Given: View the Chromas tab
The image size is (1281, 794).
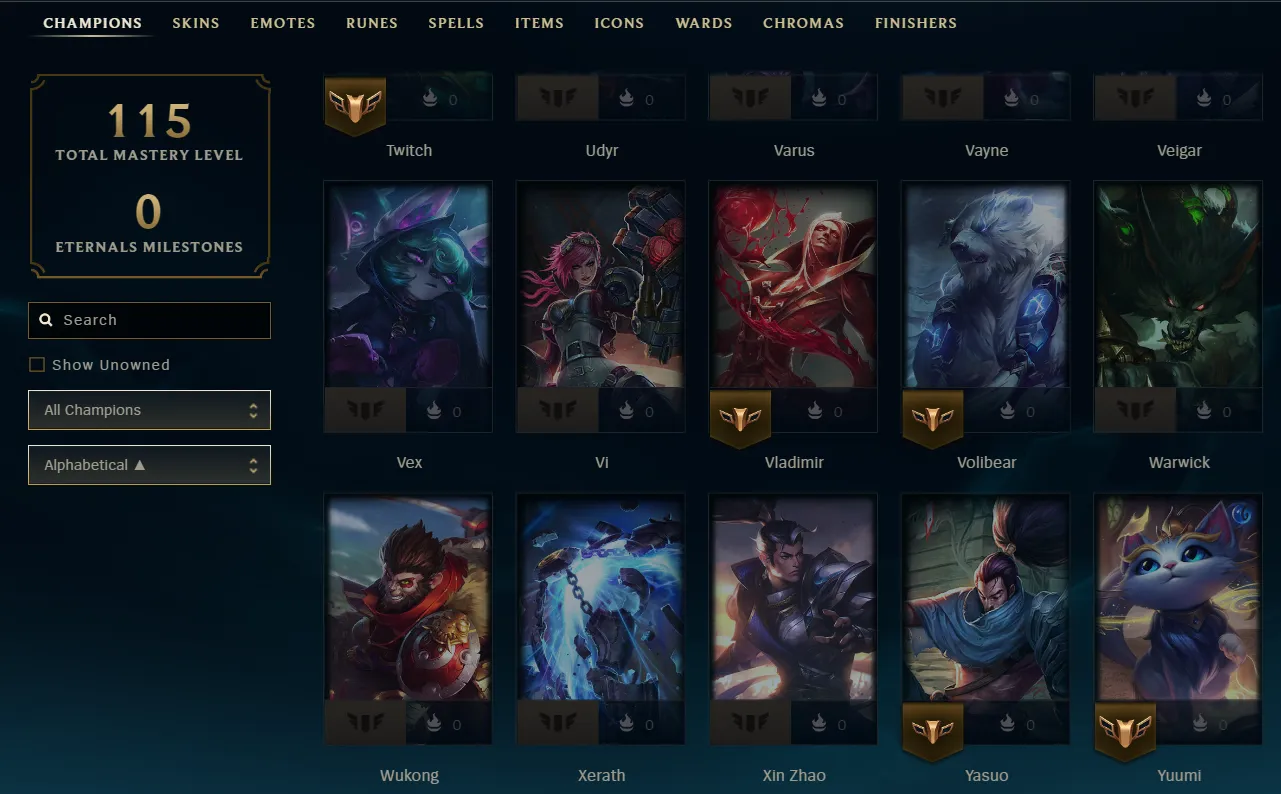Looking at the screenshot, I should [803, 23].
